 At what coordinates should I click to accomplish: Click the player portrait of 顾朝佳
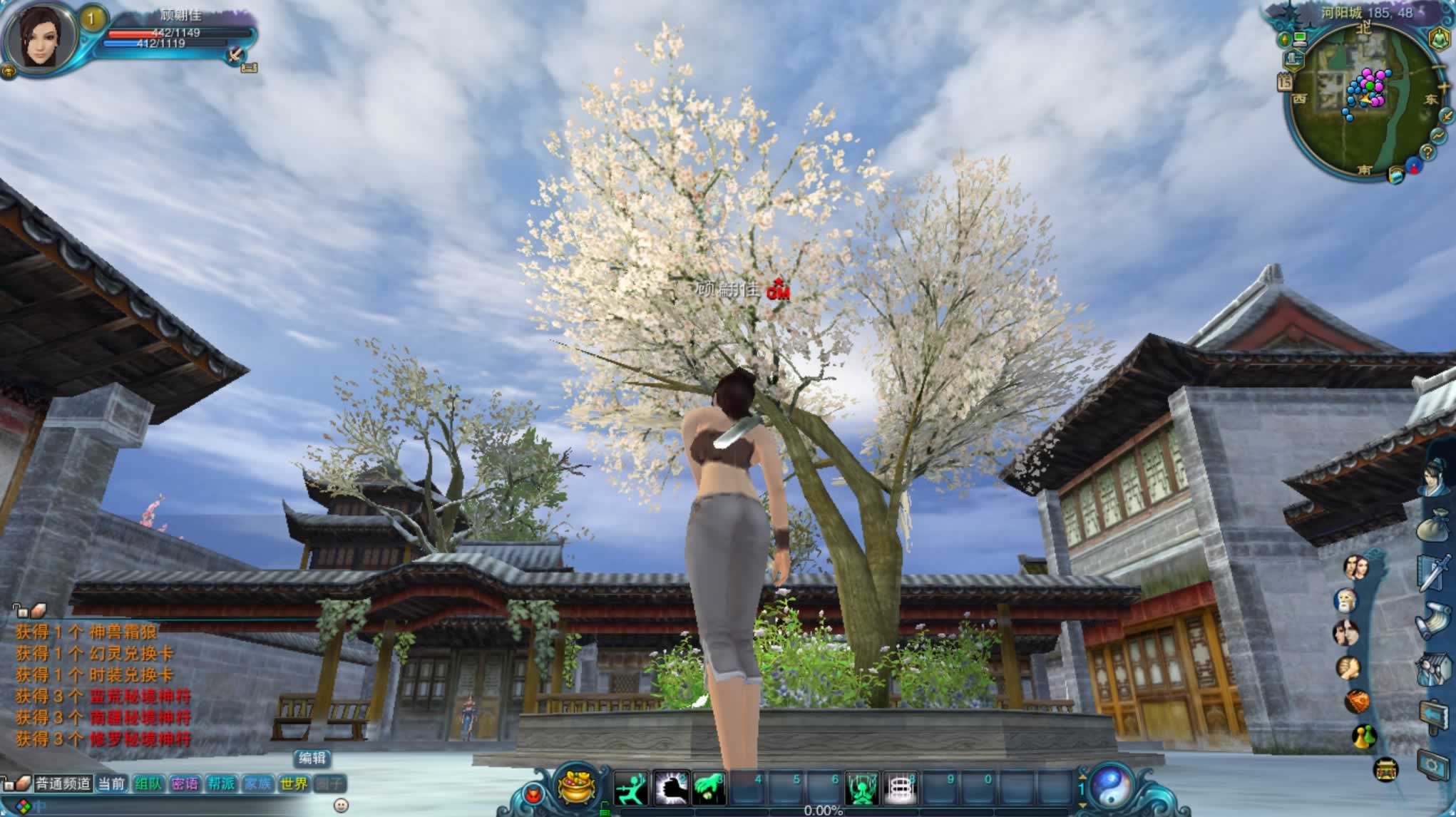(x=41, y=36)
